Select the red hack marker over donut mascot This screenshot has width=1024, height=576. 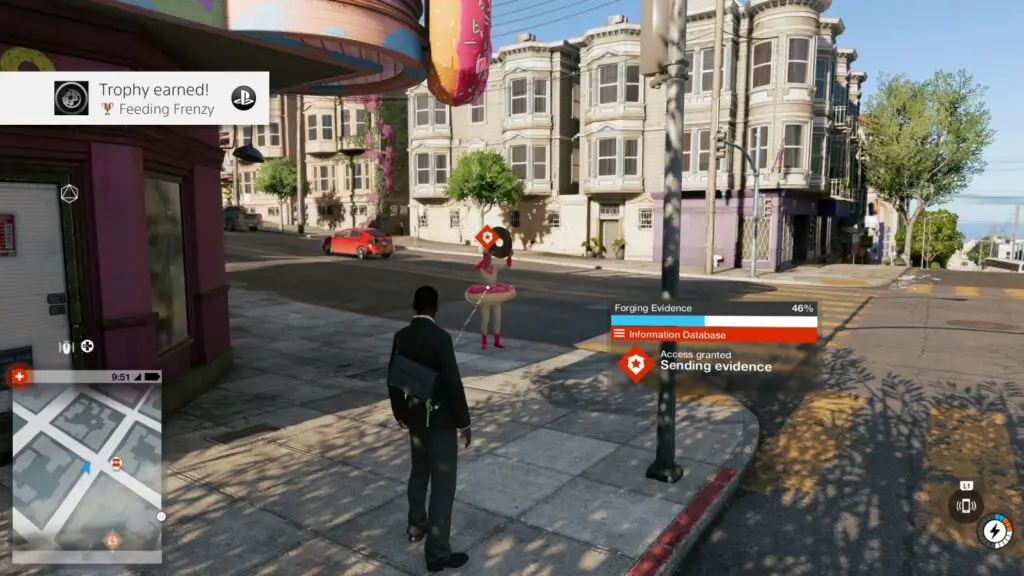pos(485,238)
